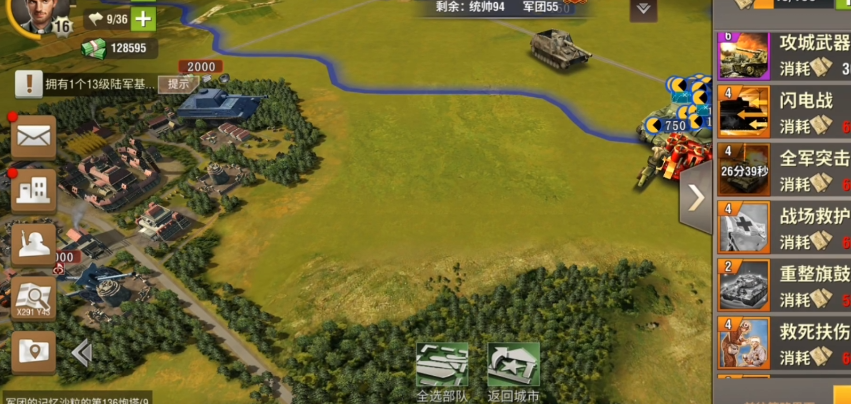Collapse the left sidebar with double arrow

coord(82,352)
